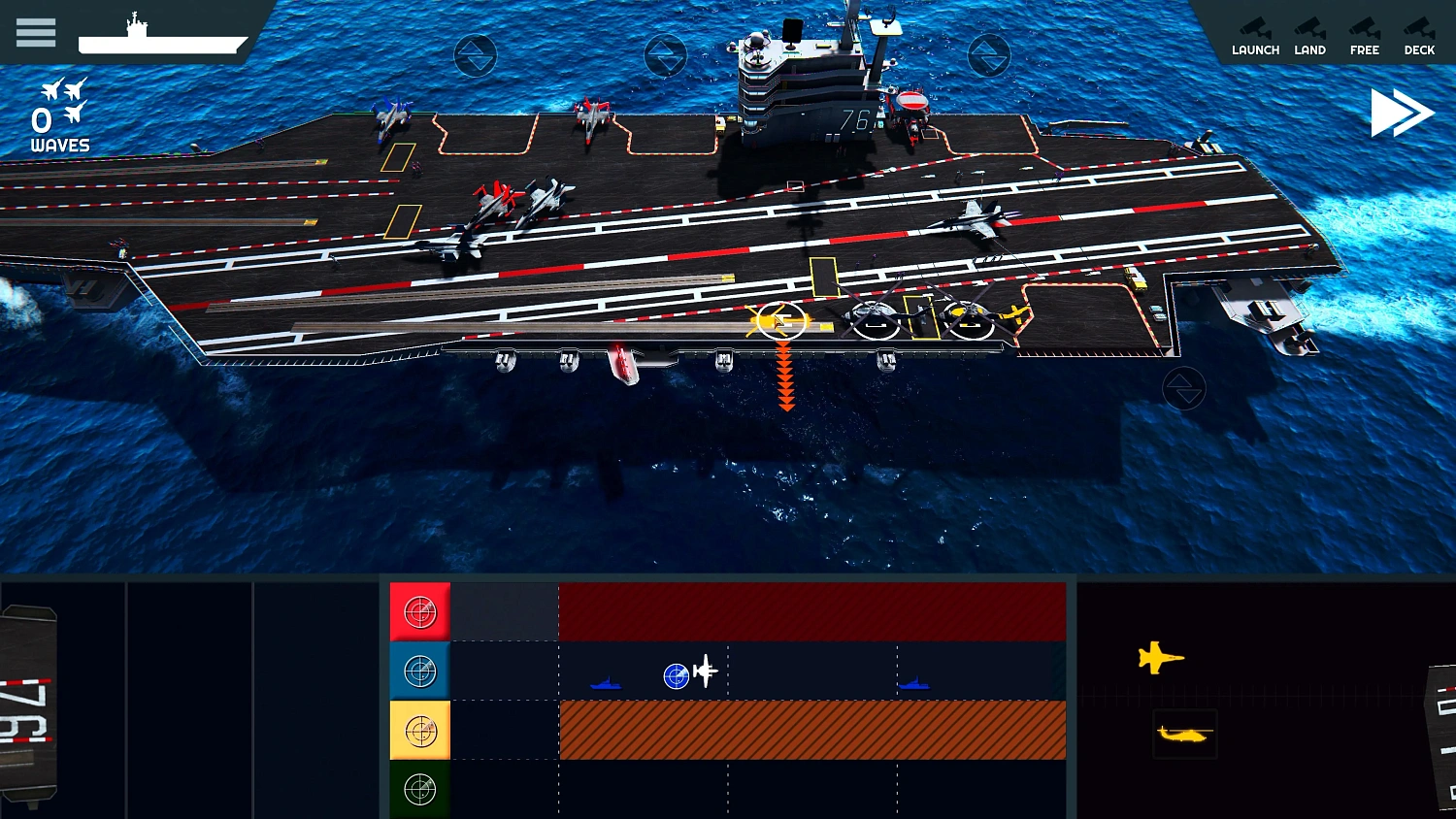Toggle the midship elevator arrow
Image resolution: width=1456 pixels, height=819 pixels.
pyautogui.click(x=666, y=55)
